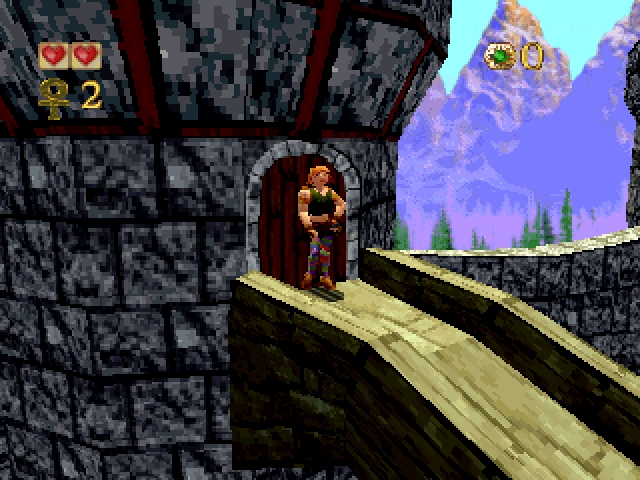Click the golden ankh lives icon

pyautogui.click(x=54, y=97)
